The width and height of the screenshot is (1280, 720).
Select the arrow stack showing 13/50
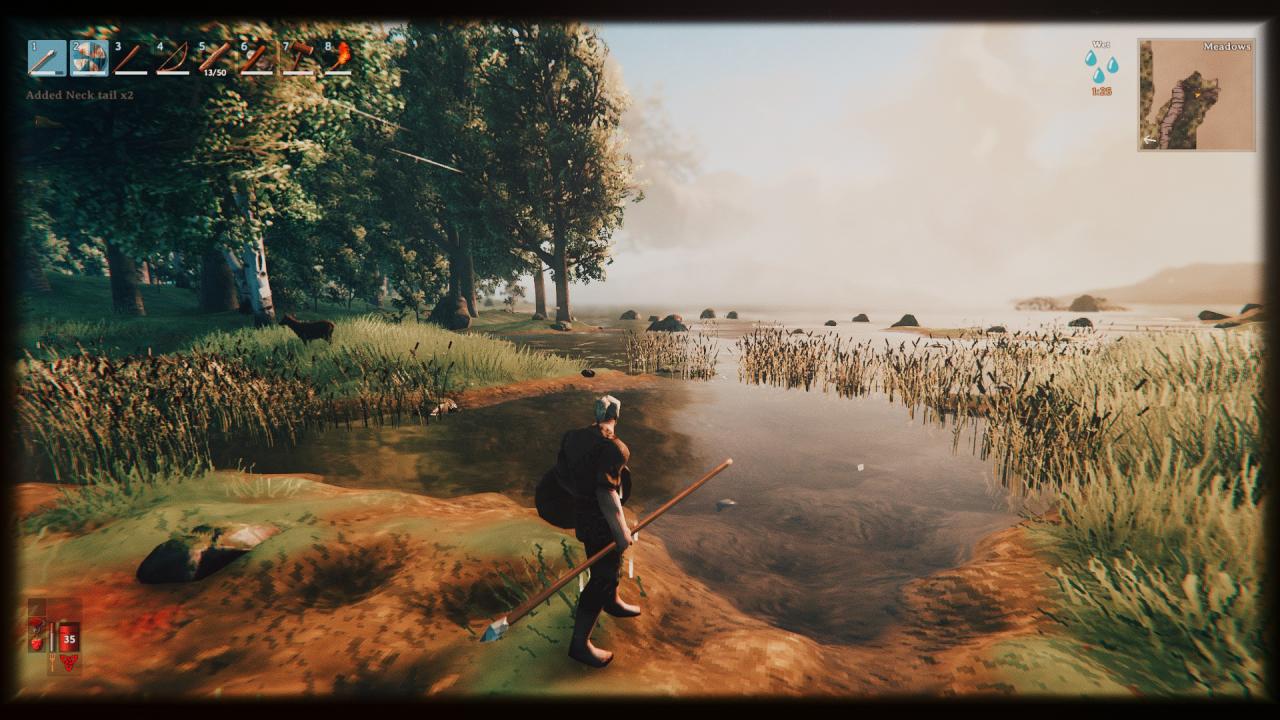[214, 58]
